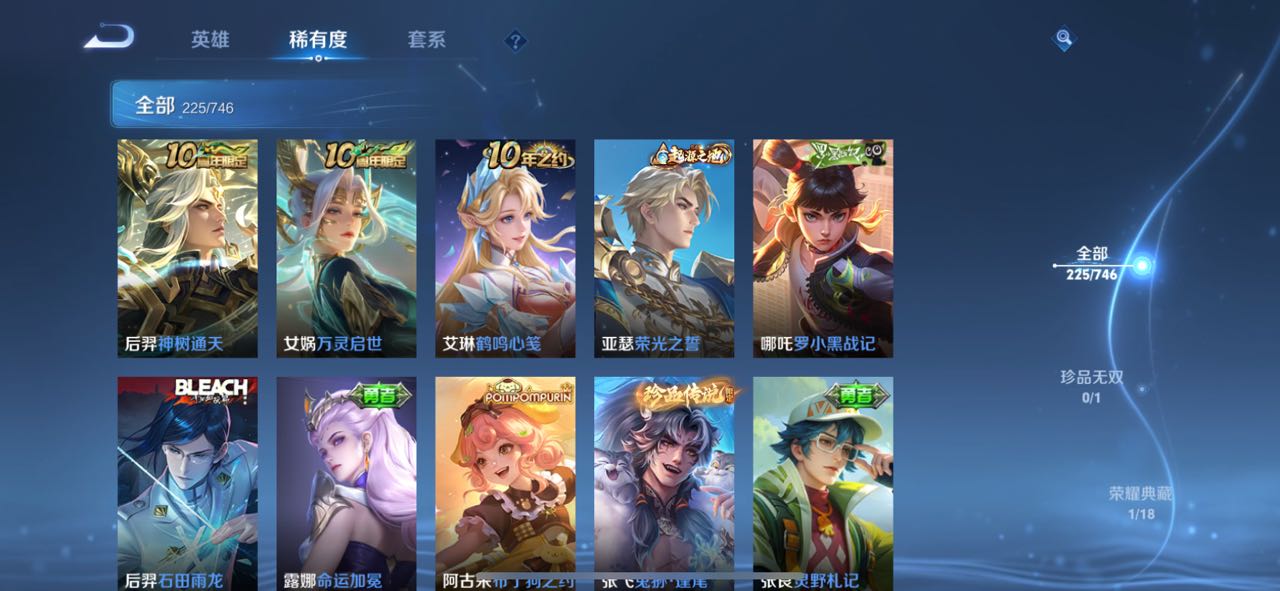Pick the 哪吒 罗小黑战记 skin card
Image resolution: width=1280 pixels, height=591 pixels.
[823, 248]
